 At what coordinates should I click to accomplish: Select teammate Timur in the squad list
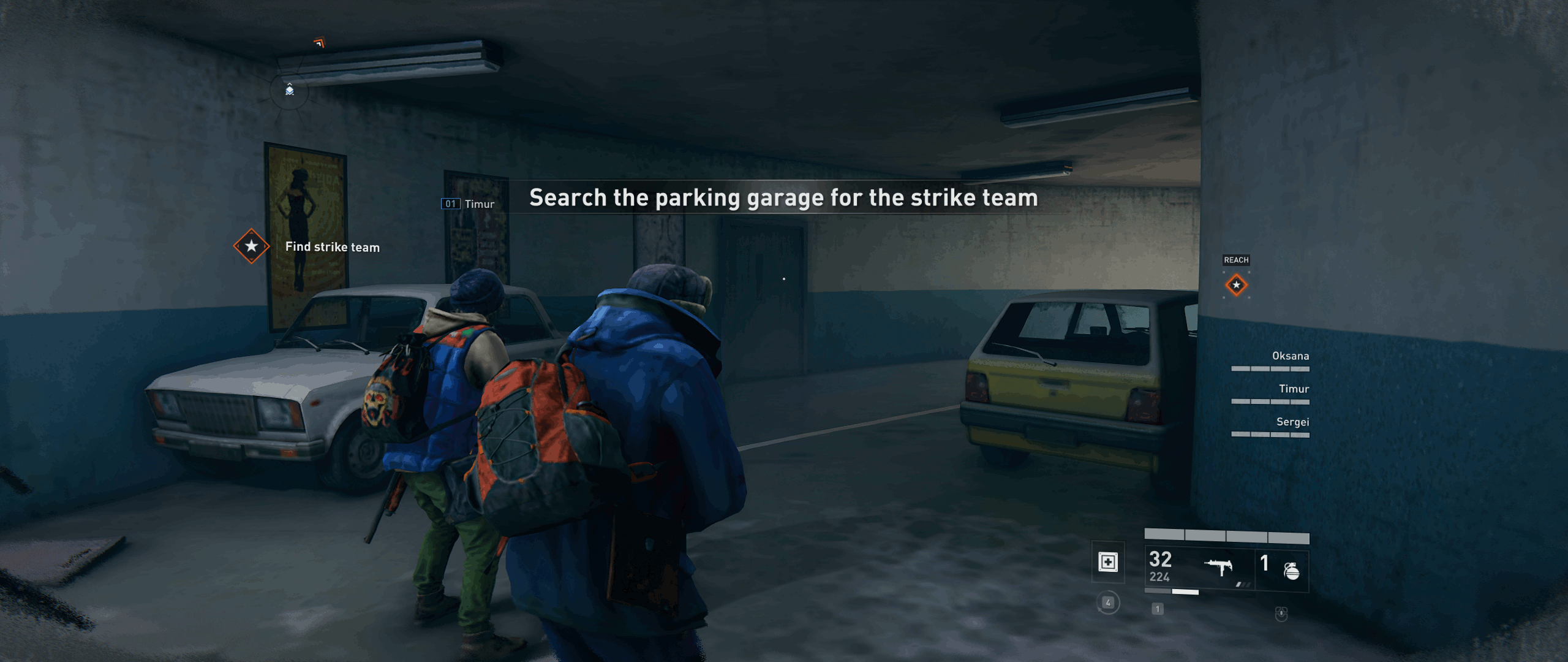1293,389
